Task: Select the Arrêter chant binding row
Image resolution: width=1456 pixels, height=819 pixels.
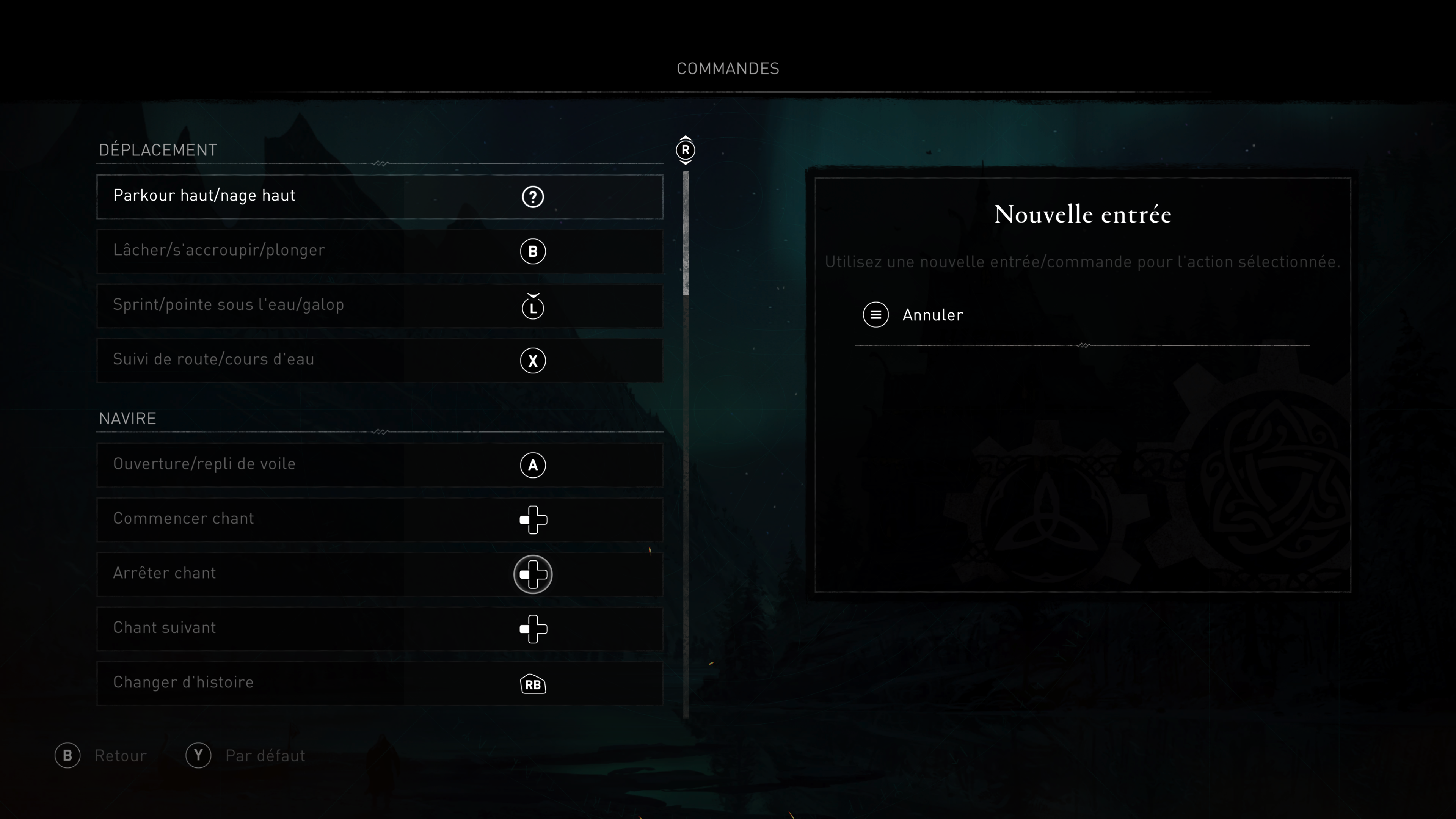Action: (379, 574)
